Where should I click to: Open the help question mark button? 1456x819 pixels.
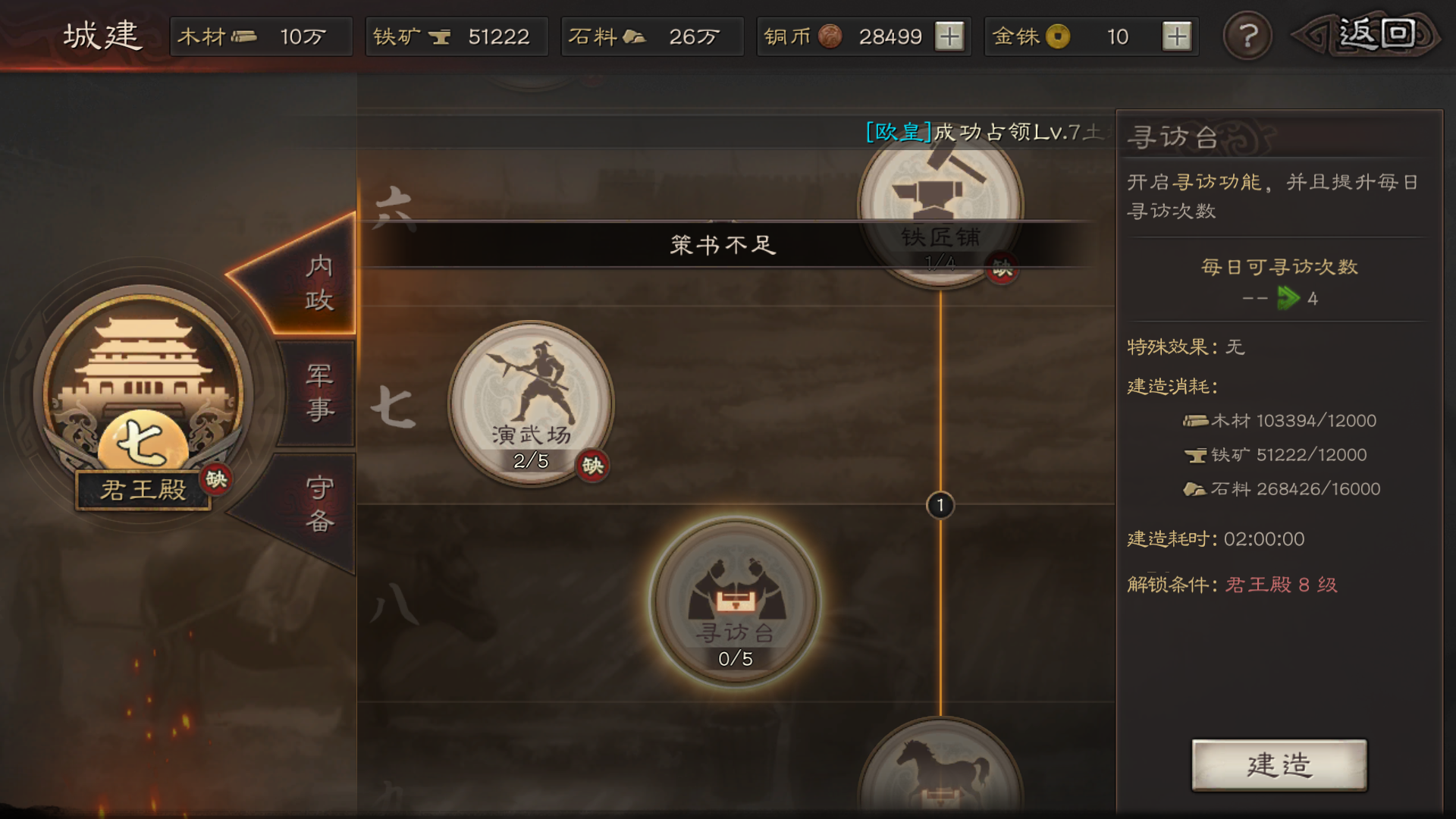click(1247, 36)
